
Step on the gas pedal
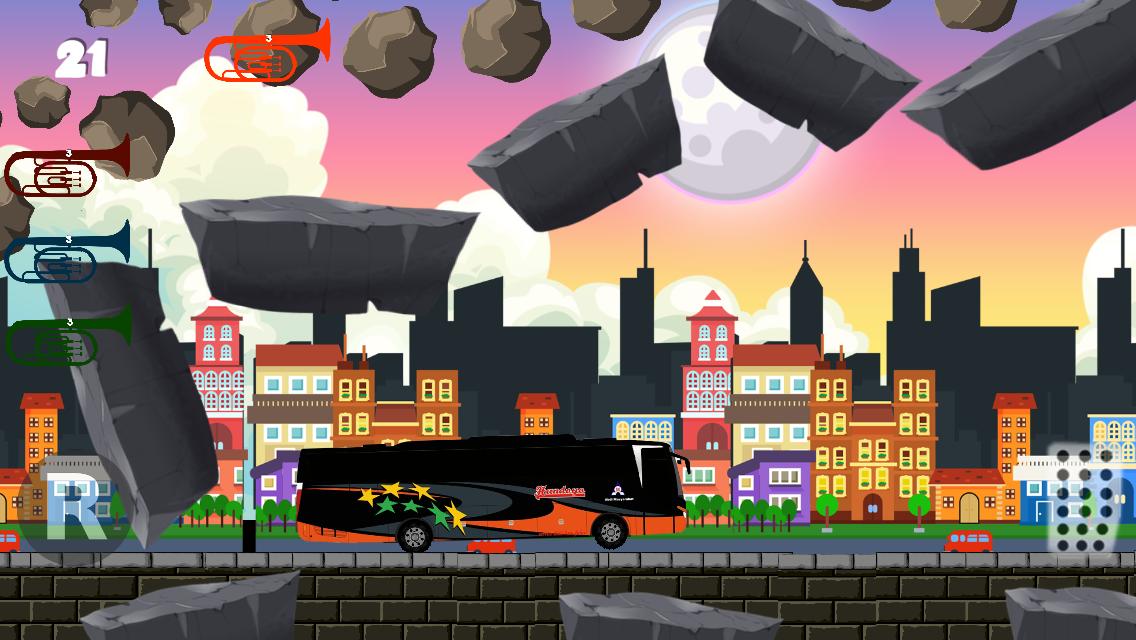pyautogui.click(x=1083, y=497)
